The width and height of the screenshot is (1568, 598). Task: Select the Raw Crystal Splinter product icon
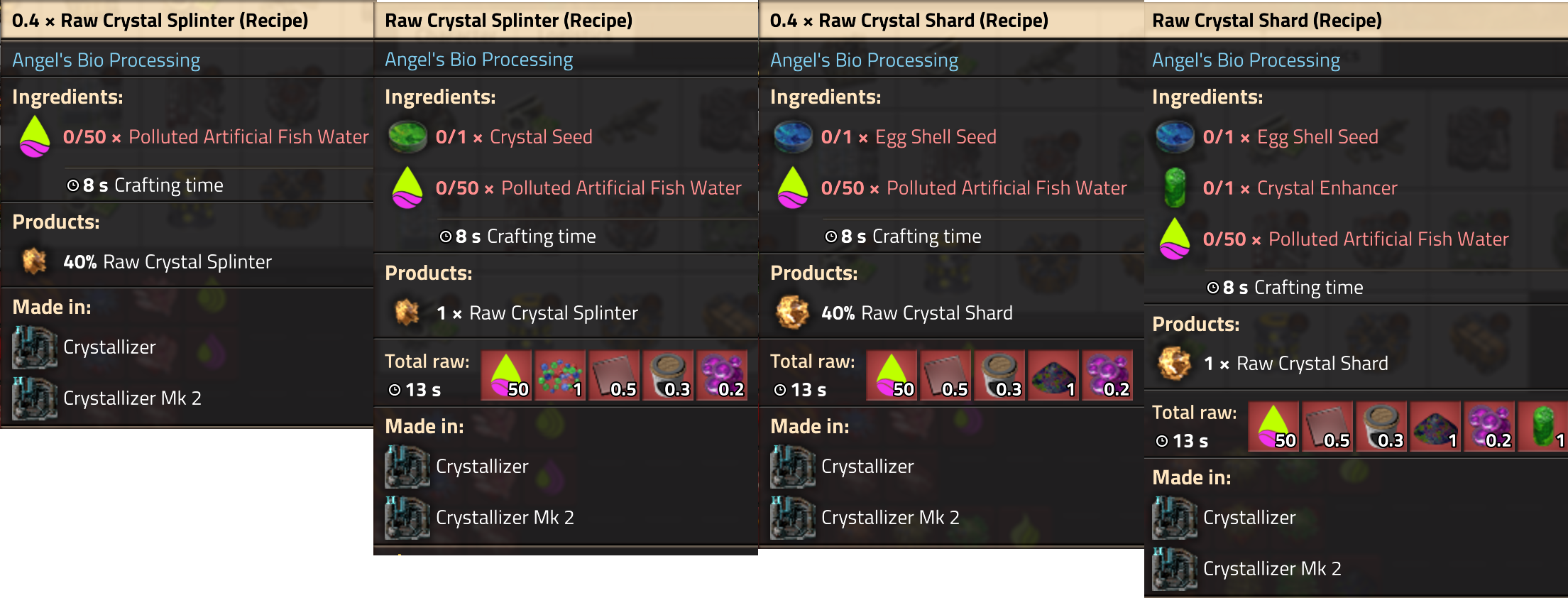click(407, 312)
